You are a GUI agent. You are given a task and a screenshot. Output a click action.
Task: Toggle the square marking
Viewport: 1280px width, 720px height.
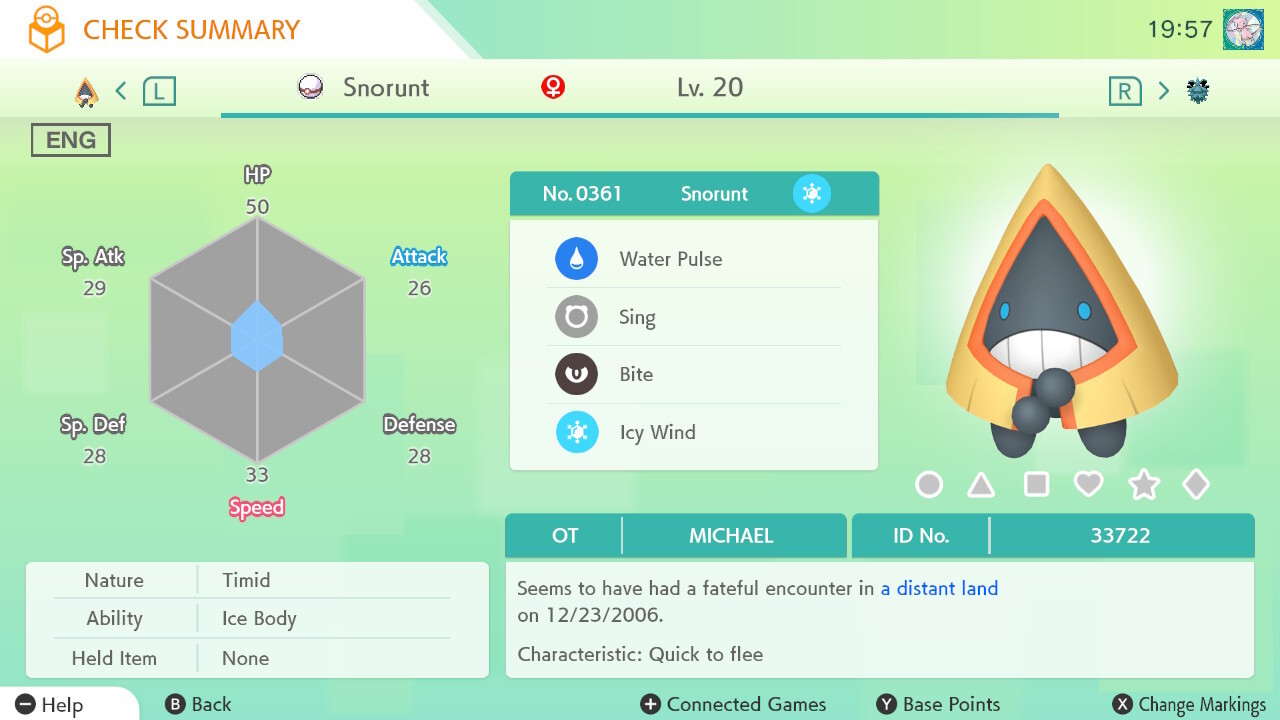coord(1036,485)
